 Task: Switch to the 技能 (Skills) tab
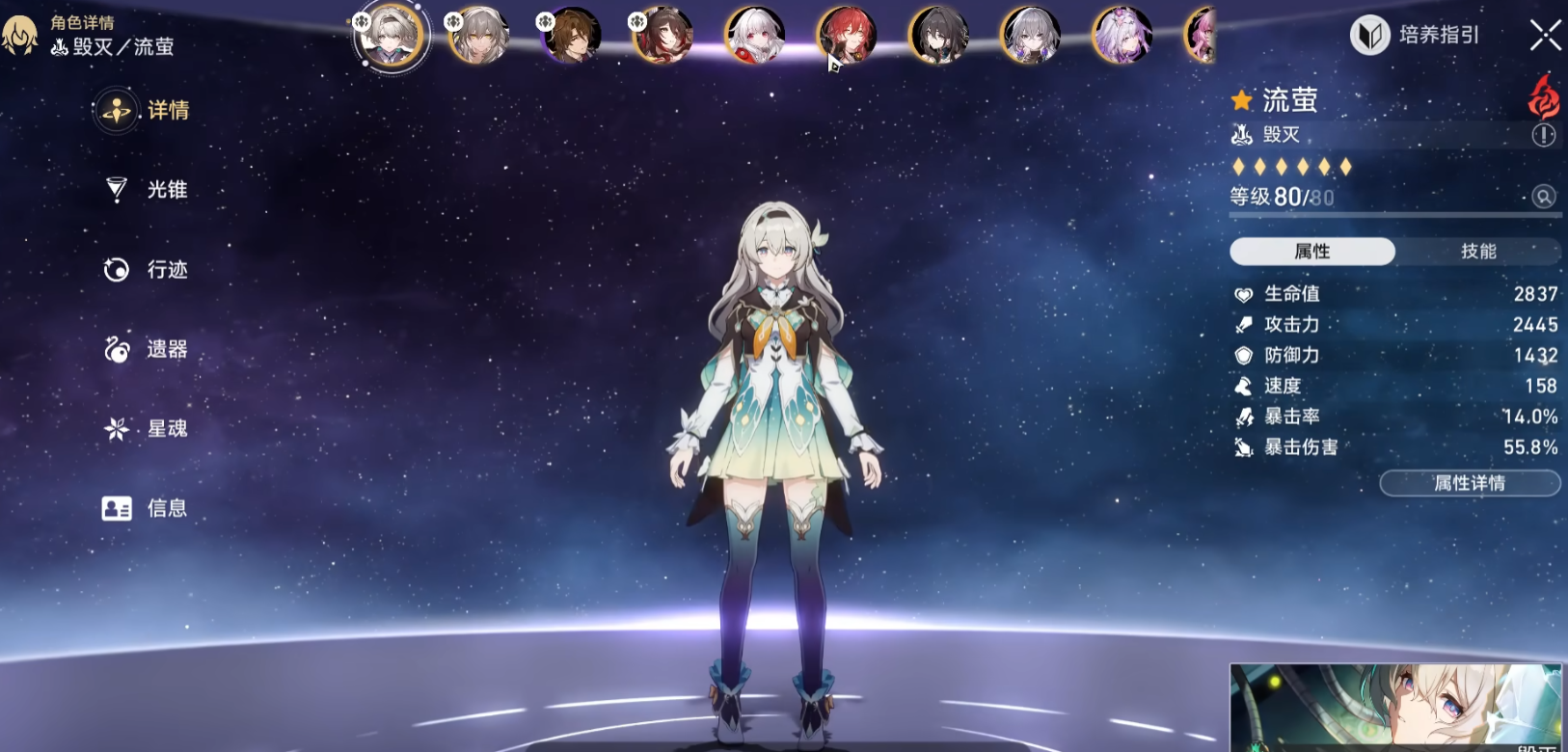1477,252
